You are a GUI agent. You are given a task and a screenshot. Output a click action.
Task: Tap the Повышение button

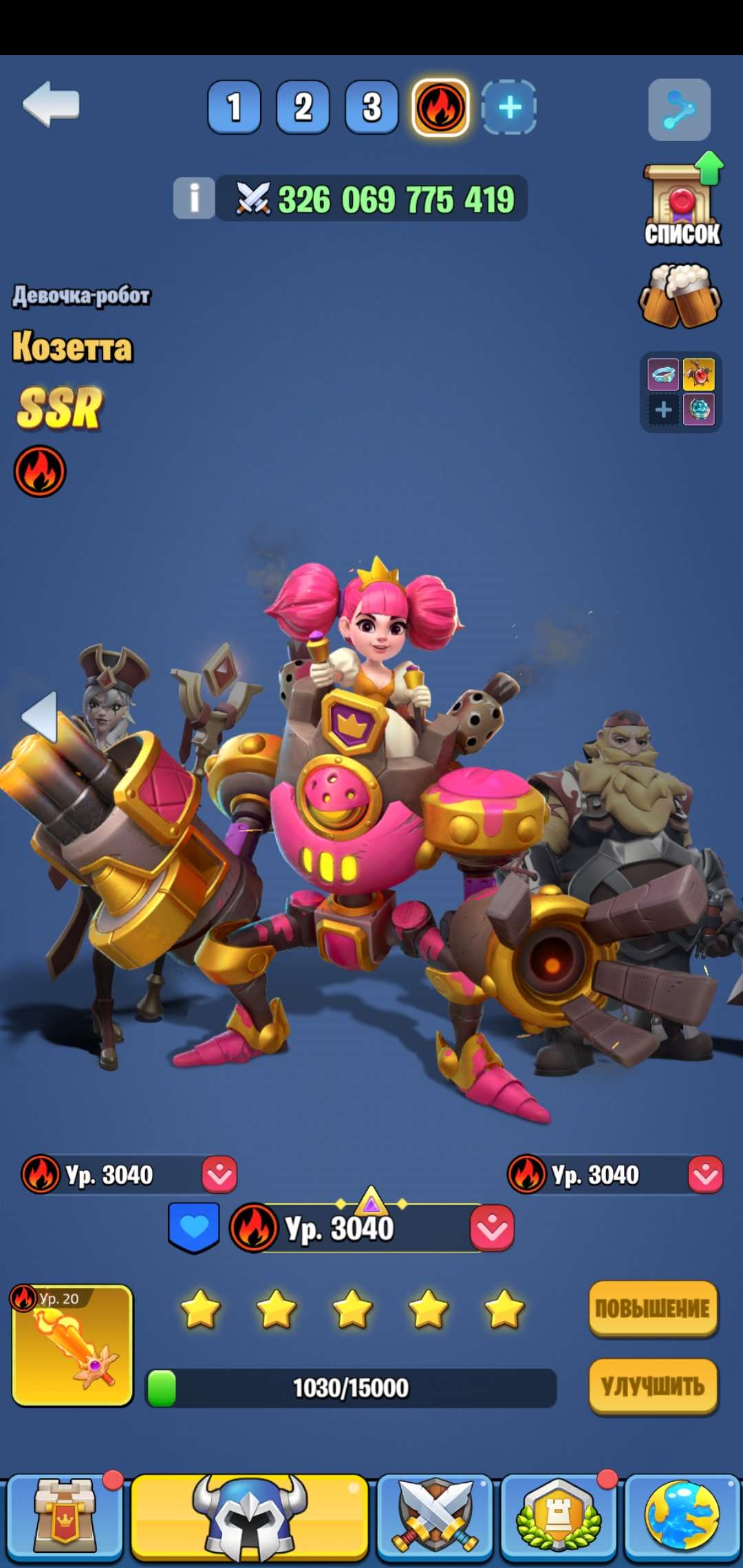pos(653,1308)
